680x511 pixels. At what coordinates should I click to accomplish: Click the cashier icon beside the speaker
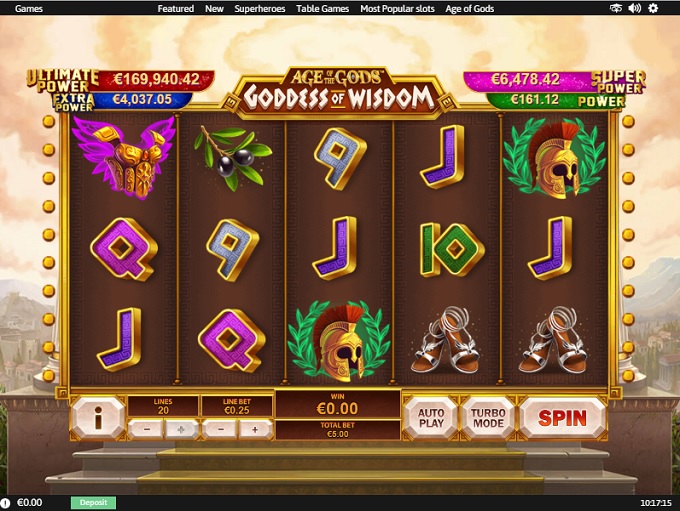tap(617, 8)
